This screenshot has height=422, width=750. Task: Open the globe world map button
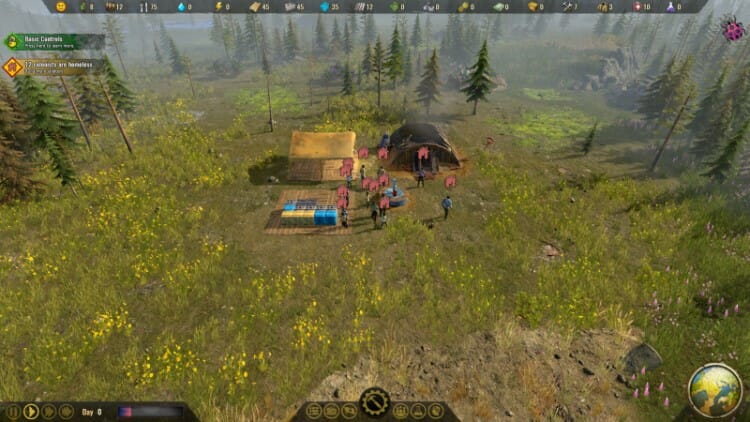tap(715, 389)
